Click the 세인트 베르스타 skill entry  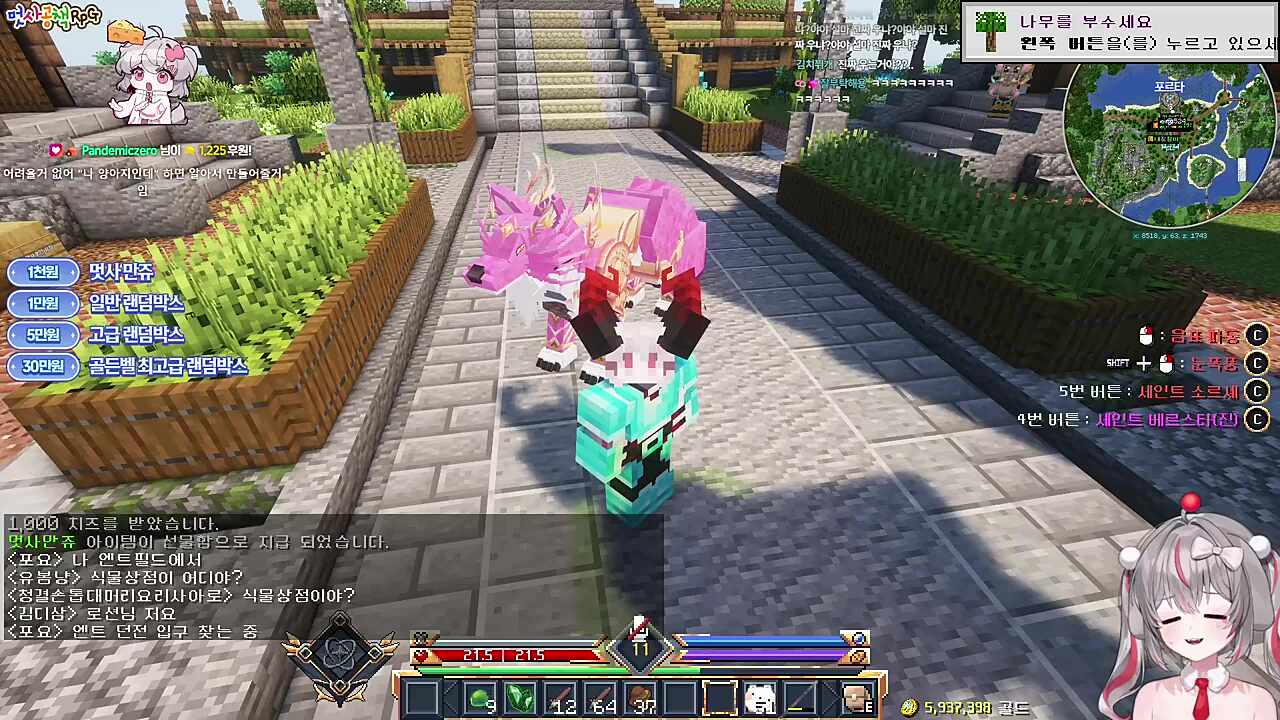pos(1140,419)
